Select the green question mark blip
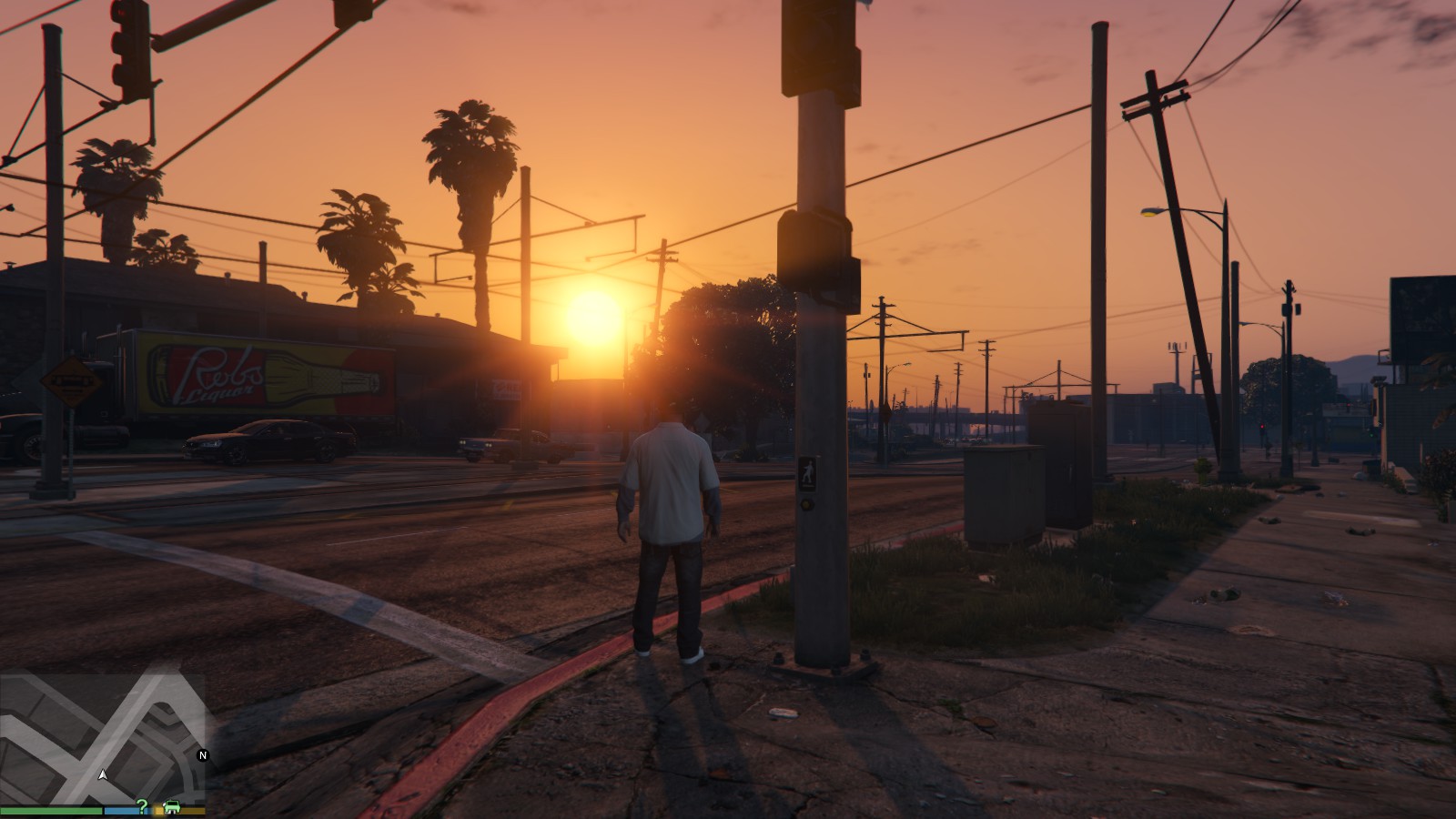This screenshot has width=1456, height=819. click(142, 806)
